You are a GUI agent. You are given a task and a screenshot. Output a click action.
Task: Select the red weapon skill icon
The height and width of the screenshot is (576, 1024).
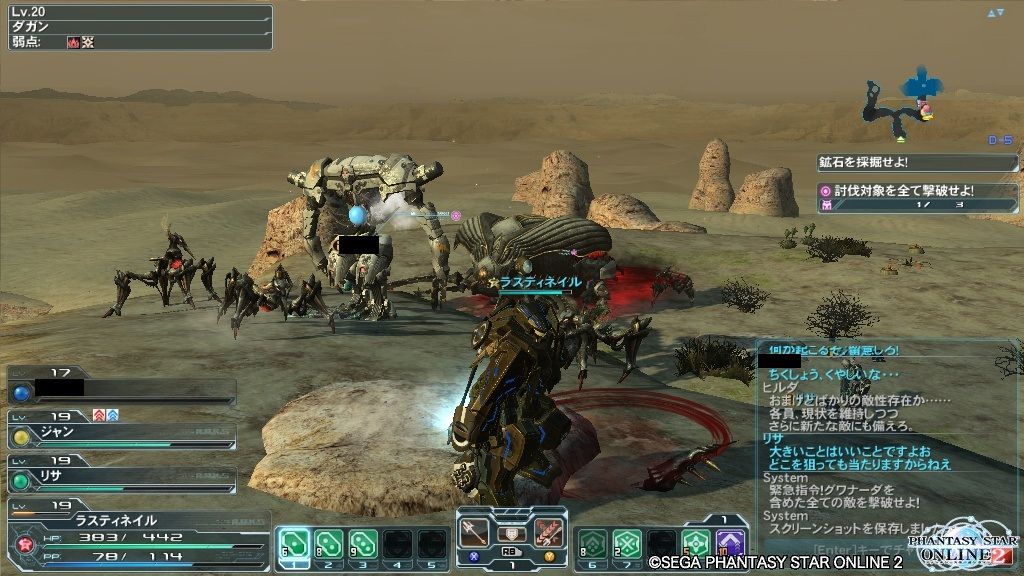point(548,530)
